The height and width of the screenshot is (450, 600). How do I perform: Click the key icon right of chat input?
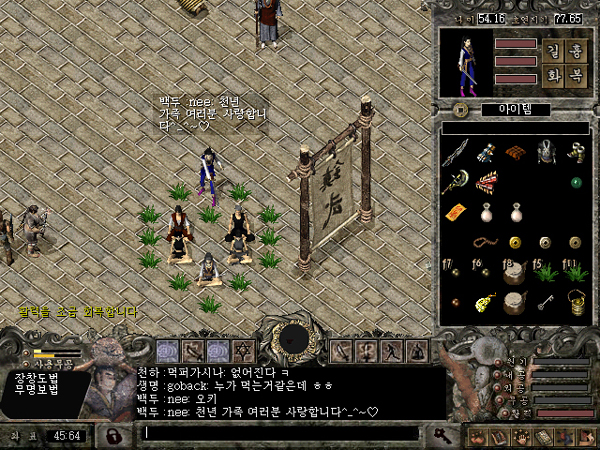tap(441, 433)
